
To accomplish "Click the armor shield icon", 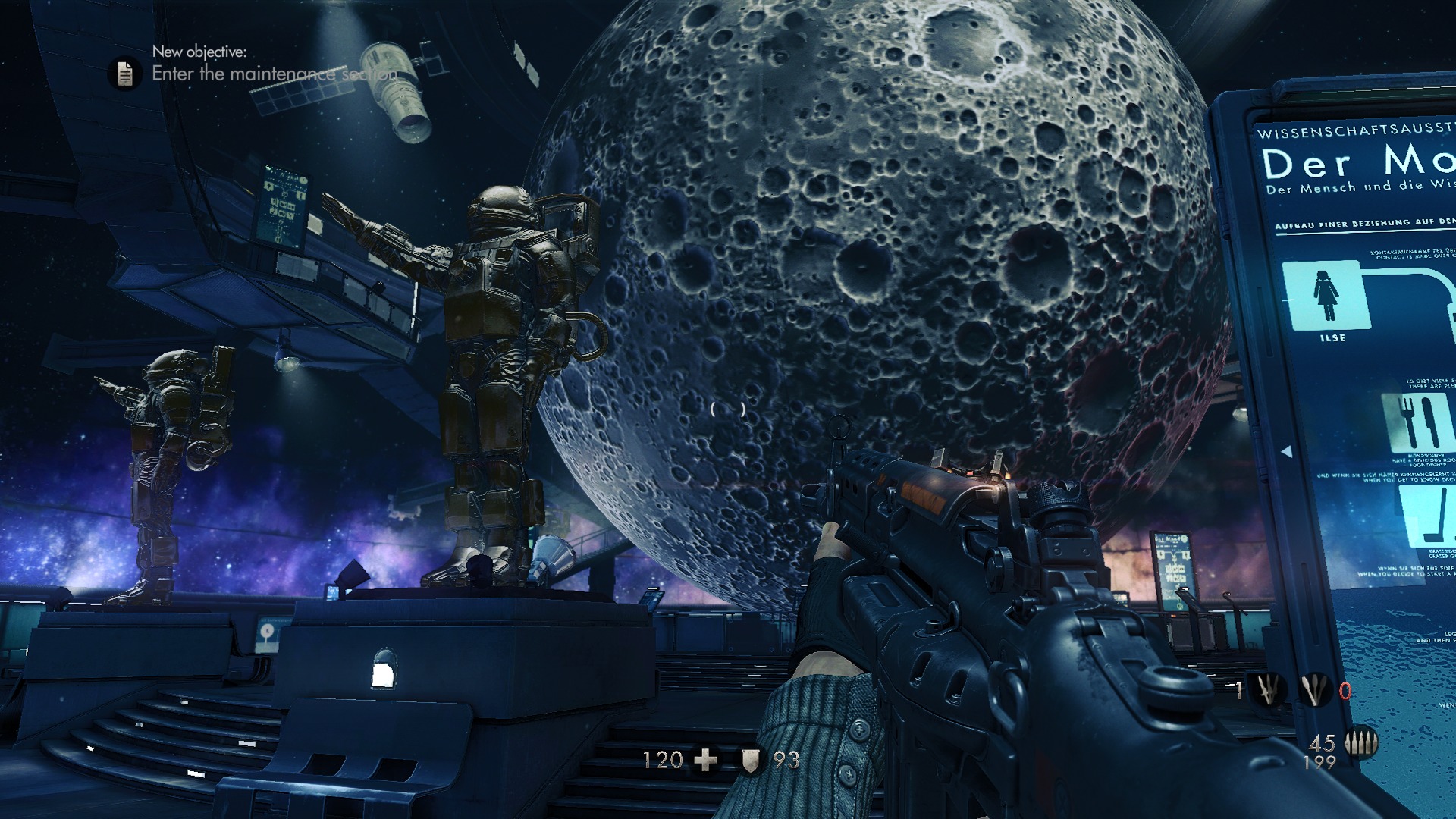I will pos(750,761).
